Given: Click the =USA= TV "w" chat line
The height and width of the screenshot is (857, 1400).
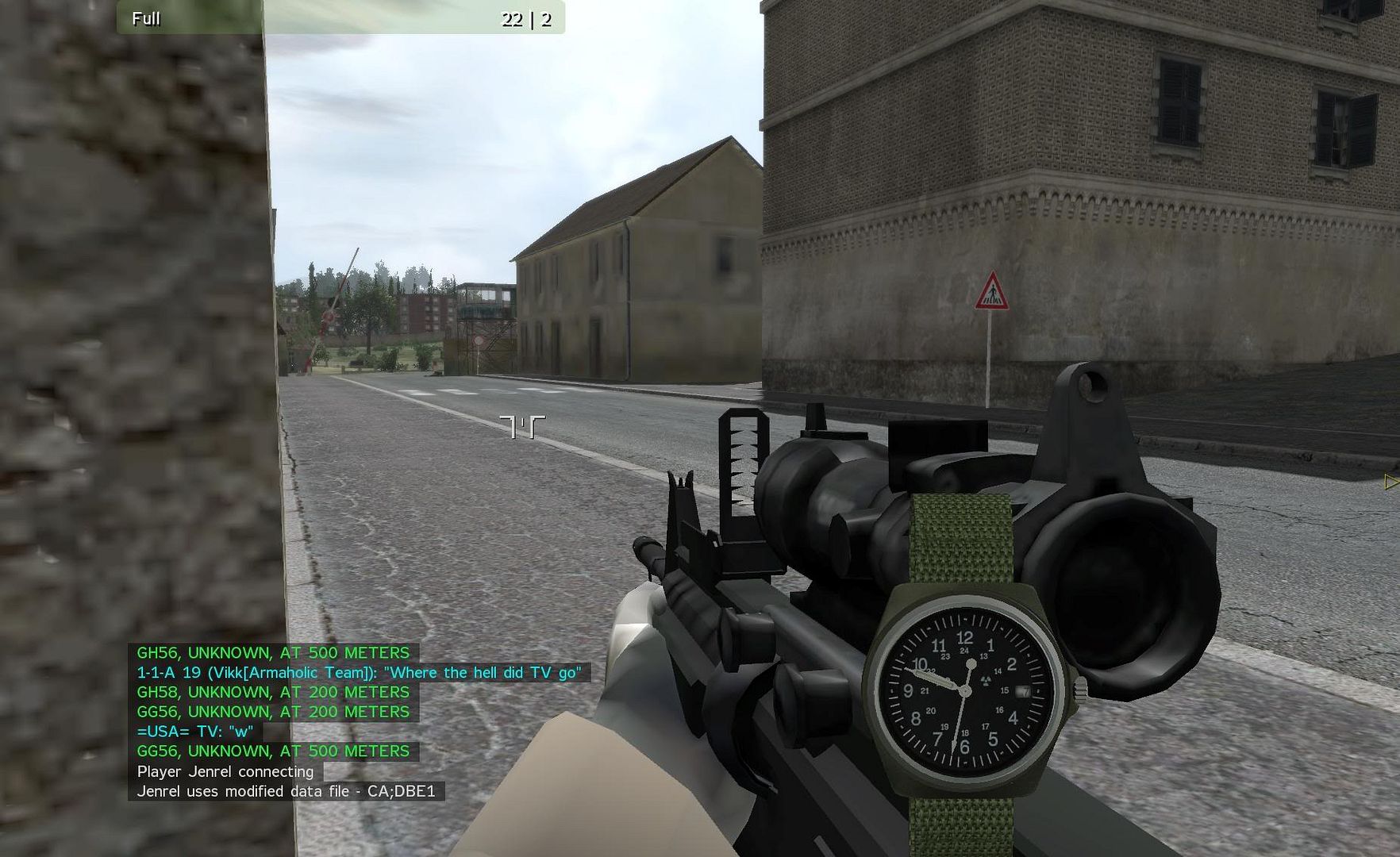Looking at the screenshot, I should 195,732.
